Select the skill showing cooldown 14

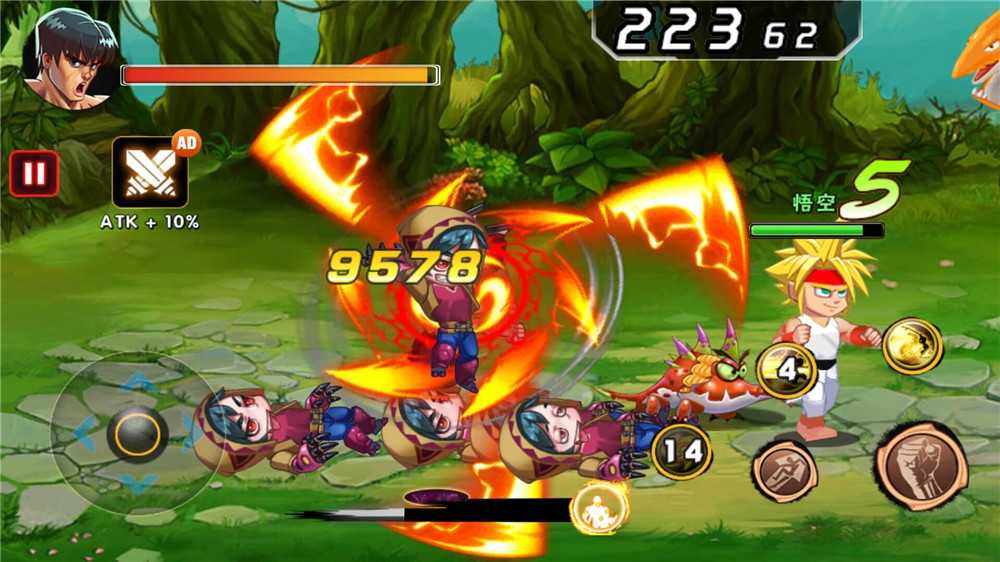click(x=681, y=451)
